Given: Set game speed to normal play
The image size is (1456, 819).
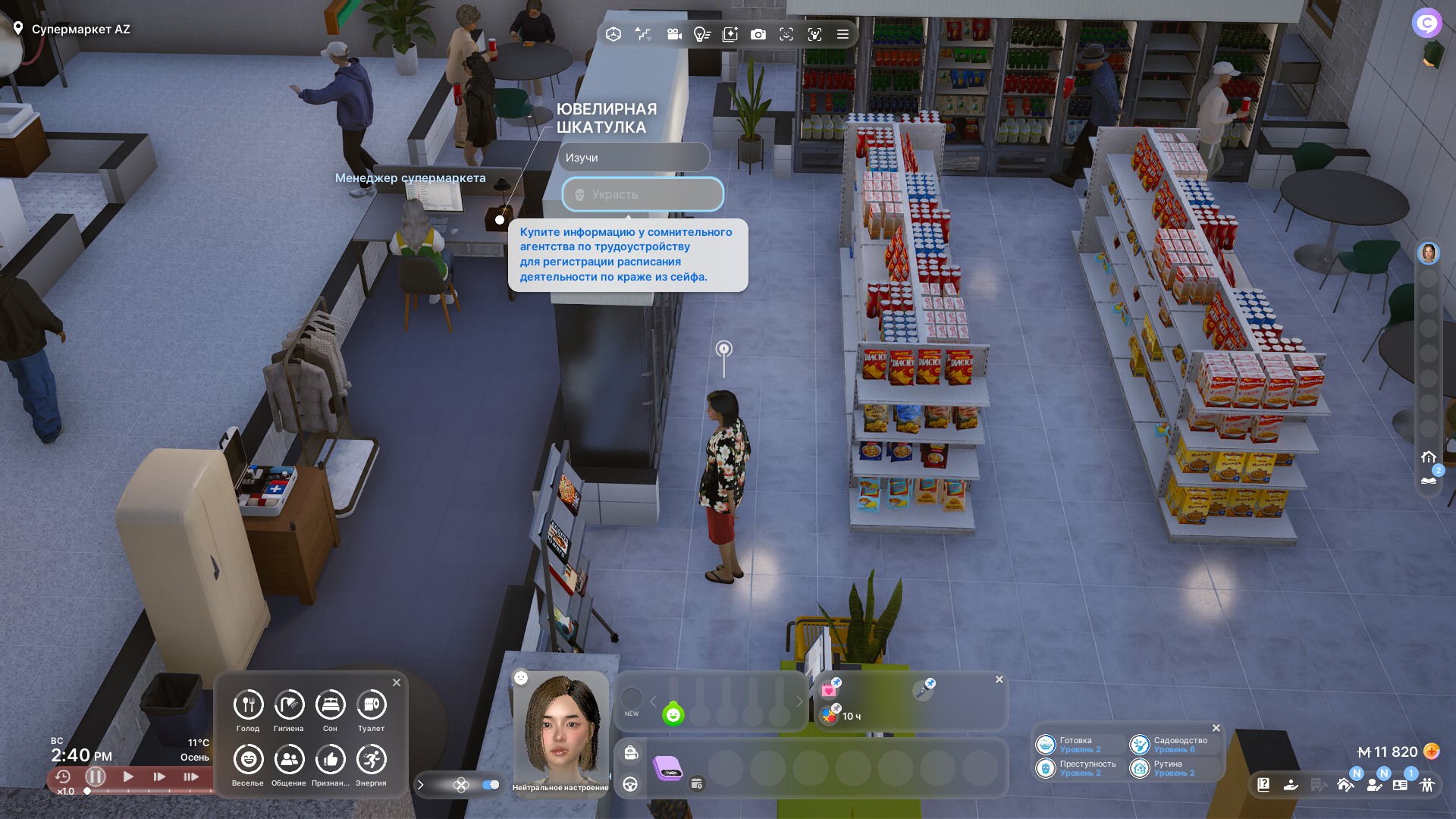Looking at the screenshot, I should click(x=128, y=777).
